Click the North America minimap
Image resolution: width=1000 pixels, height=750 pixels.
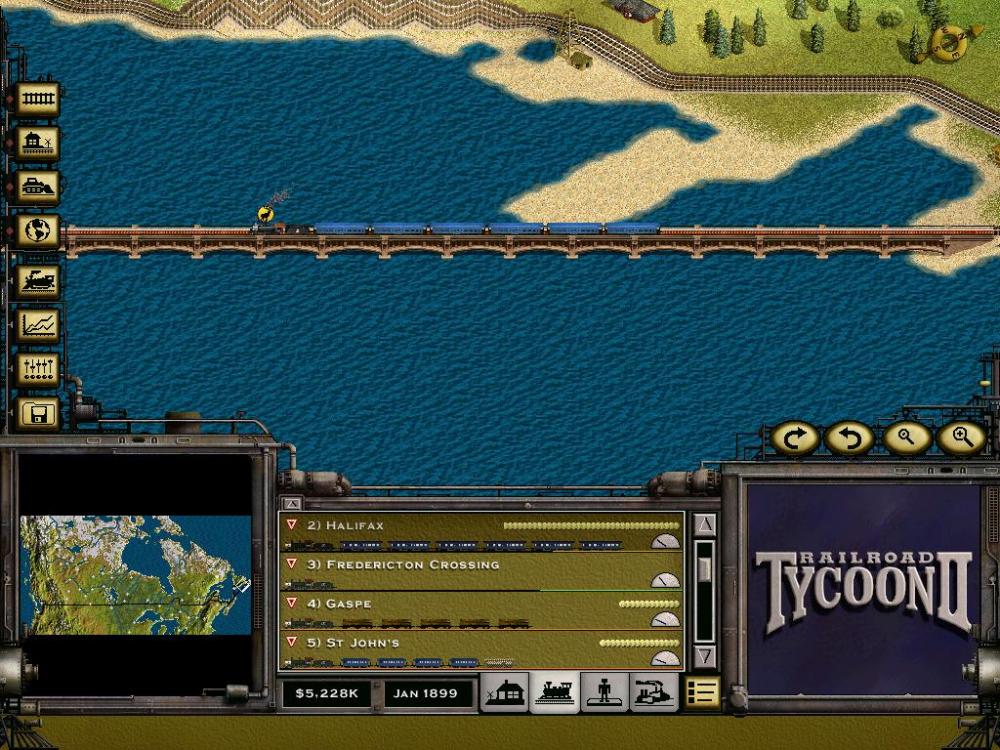point(135,575)
